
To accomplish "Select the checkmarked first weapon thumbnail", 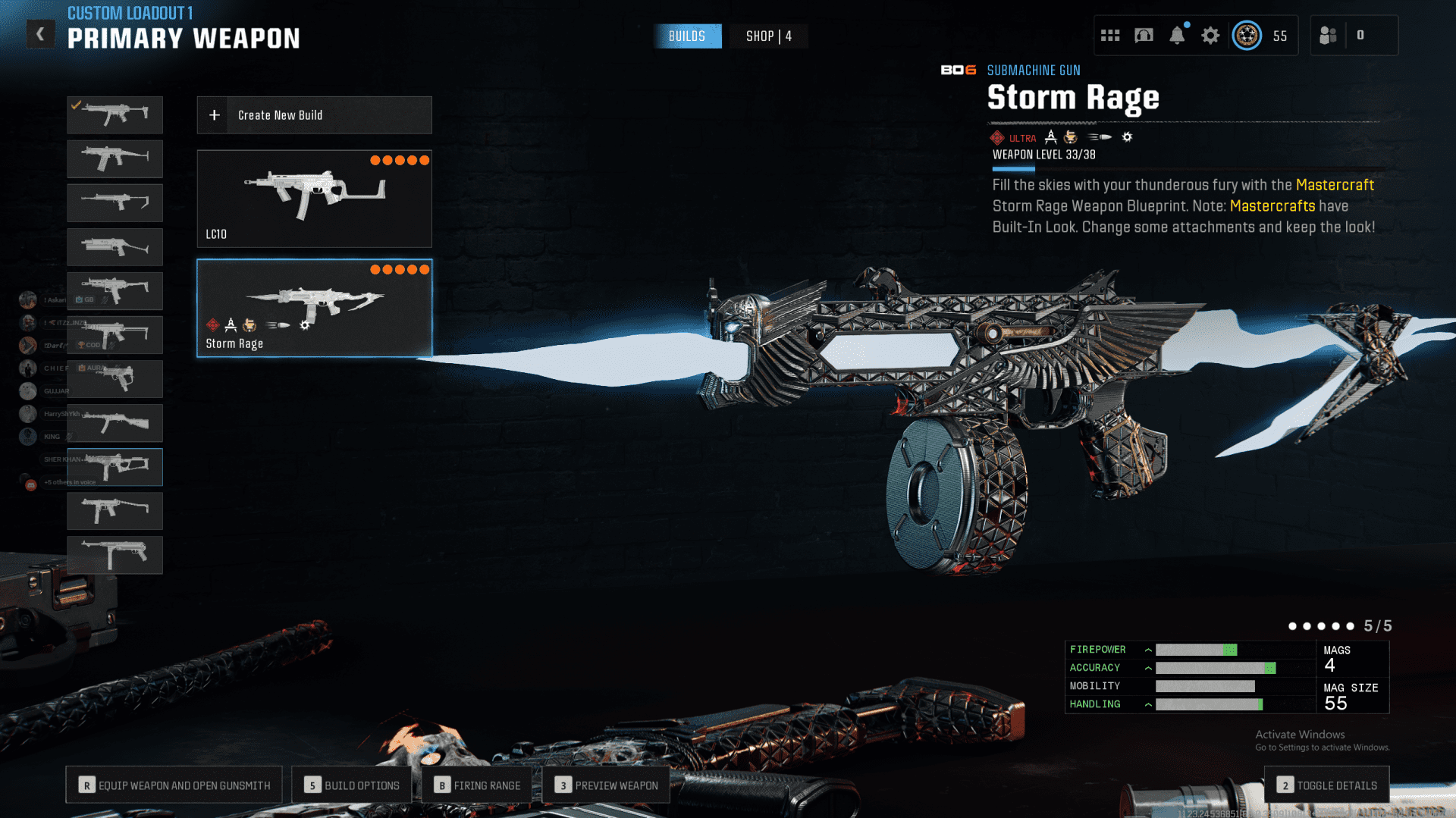I will click(115, 115).
